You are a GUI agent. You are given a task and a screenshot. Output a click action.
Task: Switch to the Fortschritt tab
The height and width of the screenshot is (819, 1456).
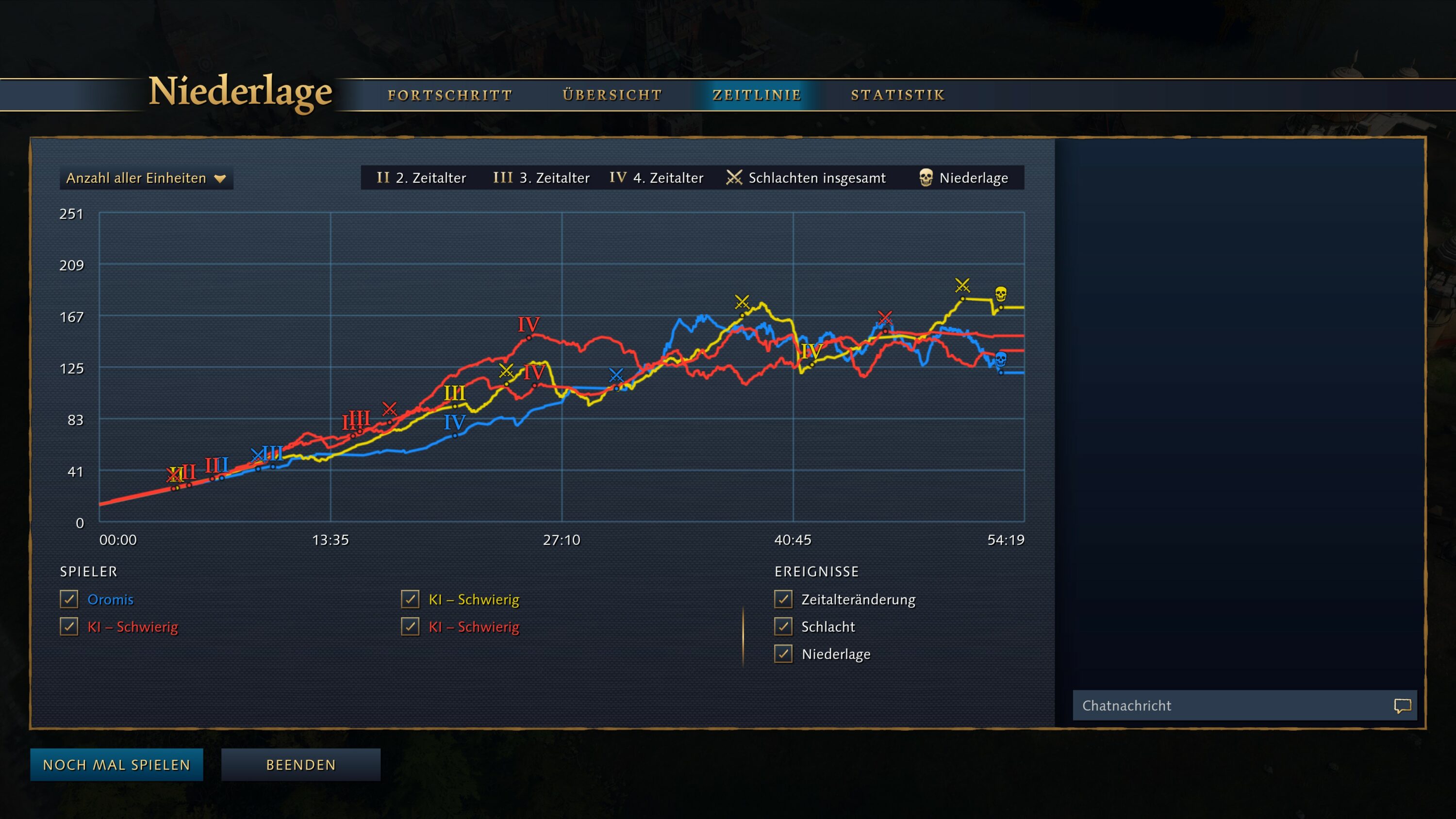450,95
